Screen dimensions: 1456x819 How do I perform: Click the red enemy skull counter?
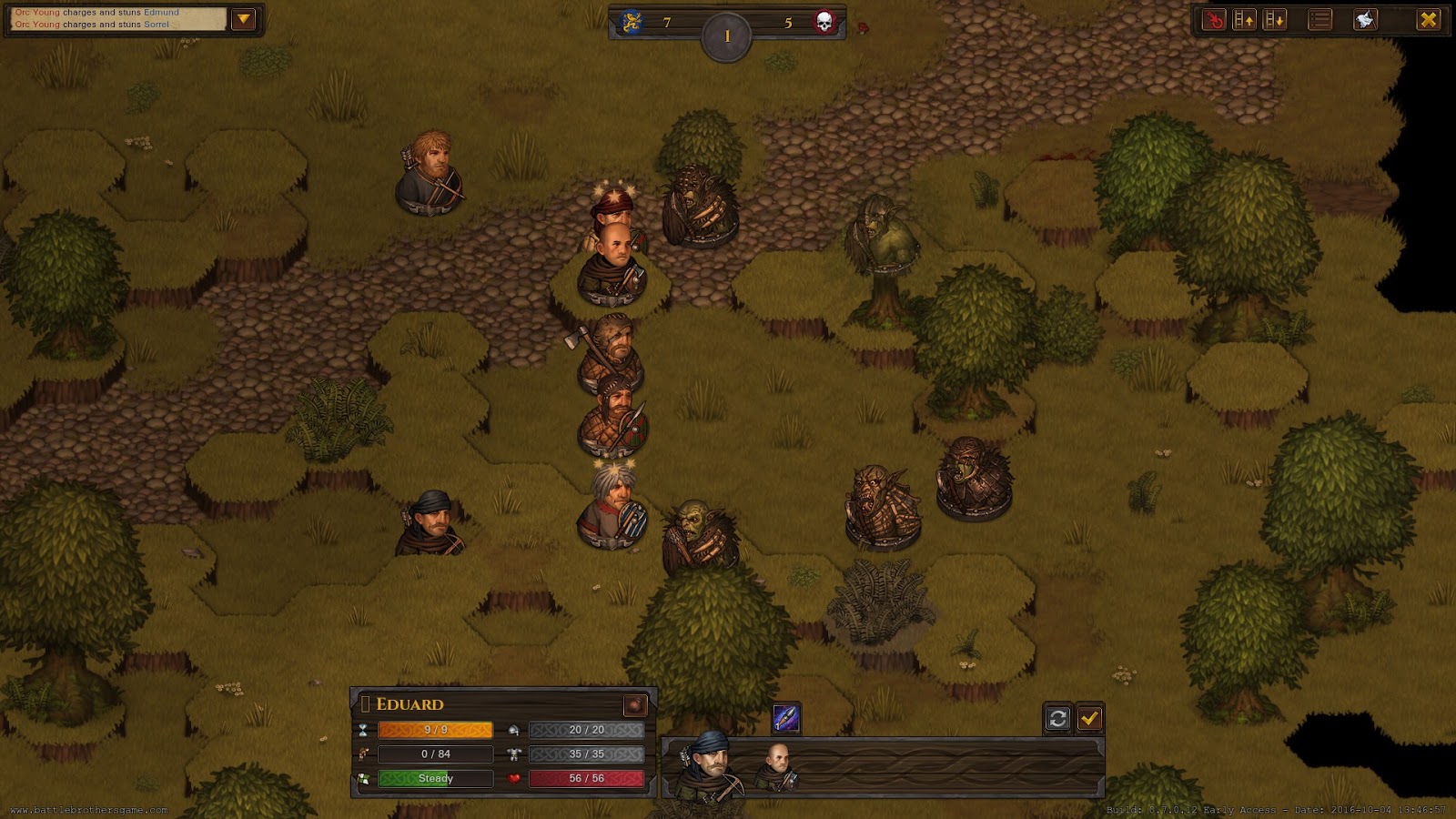tap(826, 24)
